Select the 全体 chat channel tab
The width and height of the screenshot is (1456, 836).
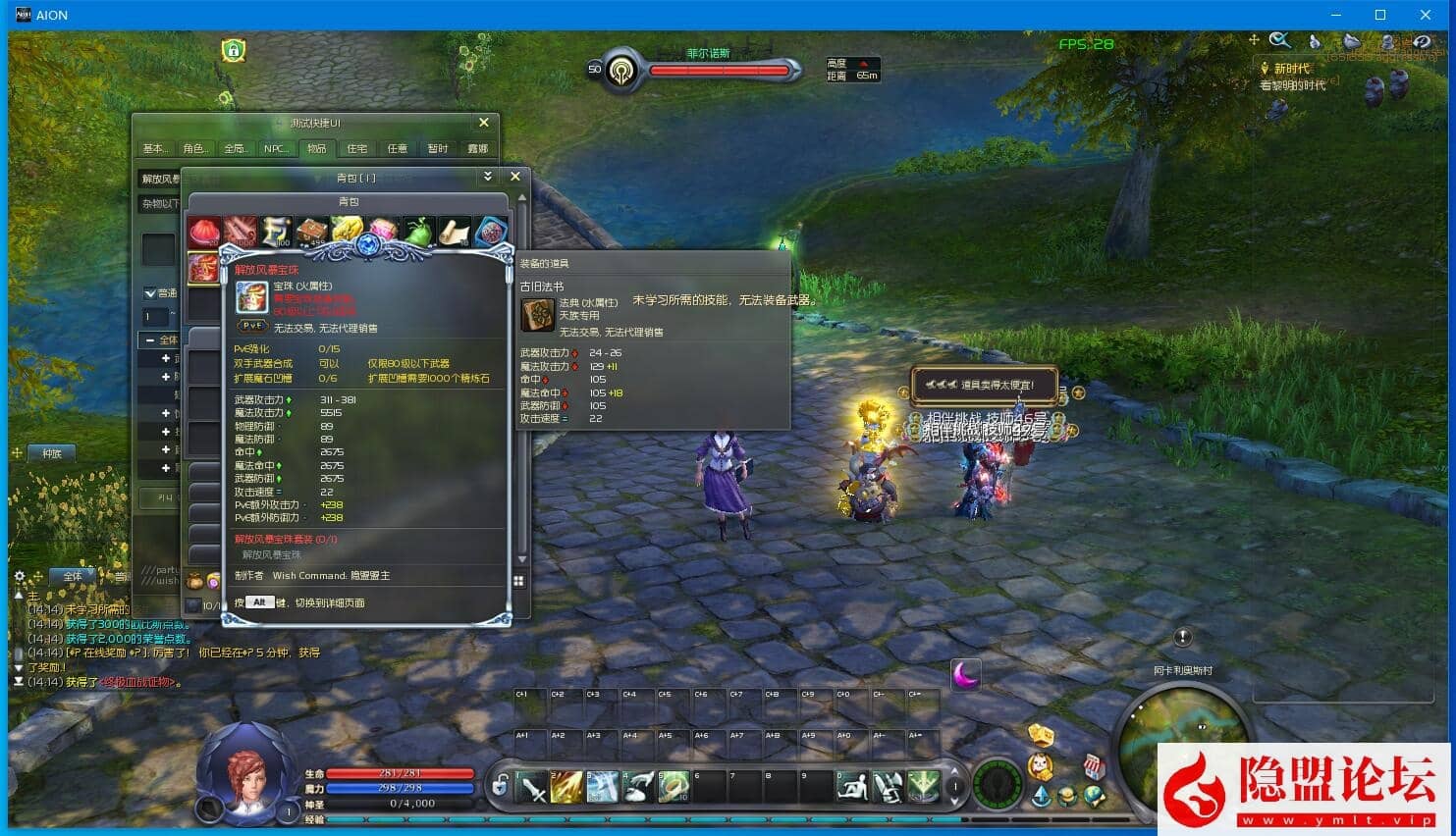tap(73, 576)
